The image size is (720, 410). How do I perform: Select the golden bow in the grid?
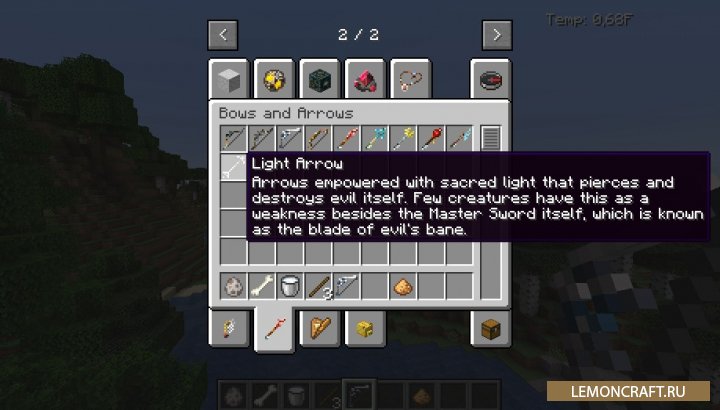point(317,137)
